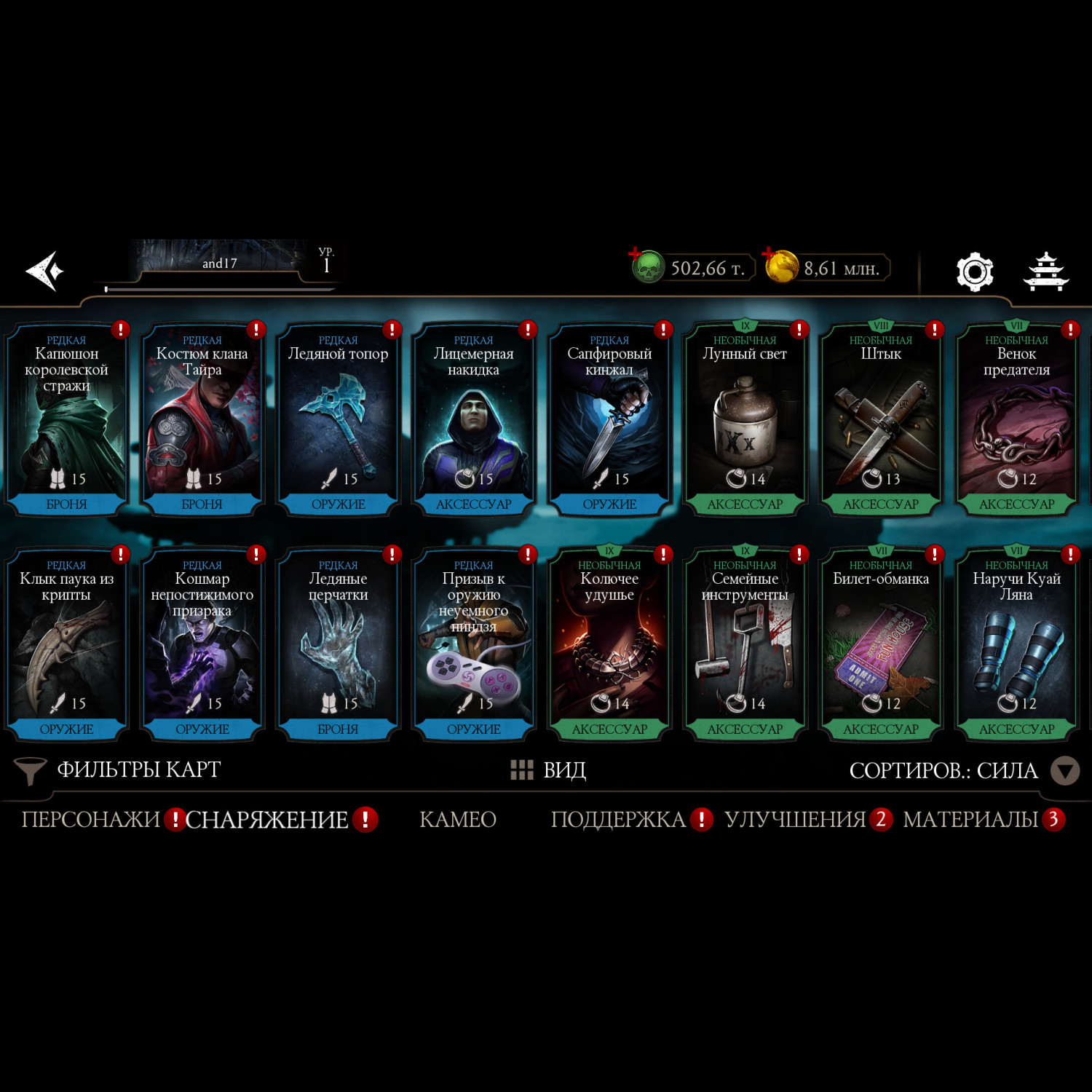The height and width of the screenshot is (1092, 1092).
Task: Open the pagoda home icon
Action: [1045, 272]
